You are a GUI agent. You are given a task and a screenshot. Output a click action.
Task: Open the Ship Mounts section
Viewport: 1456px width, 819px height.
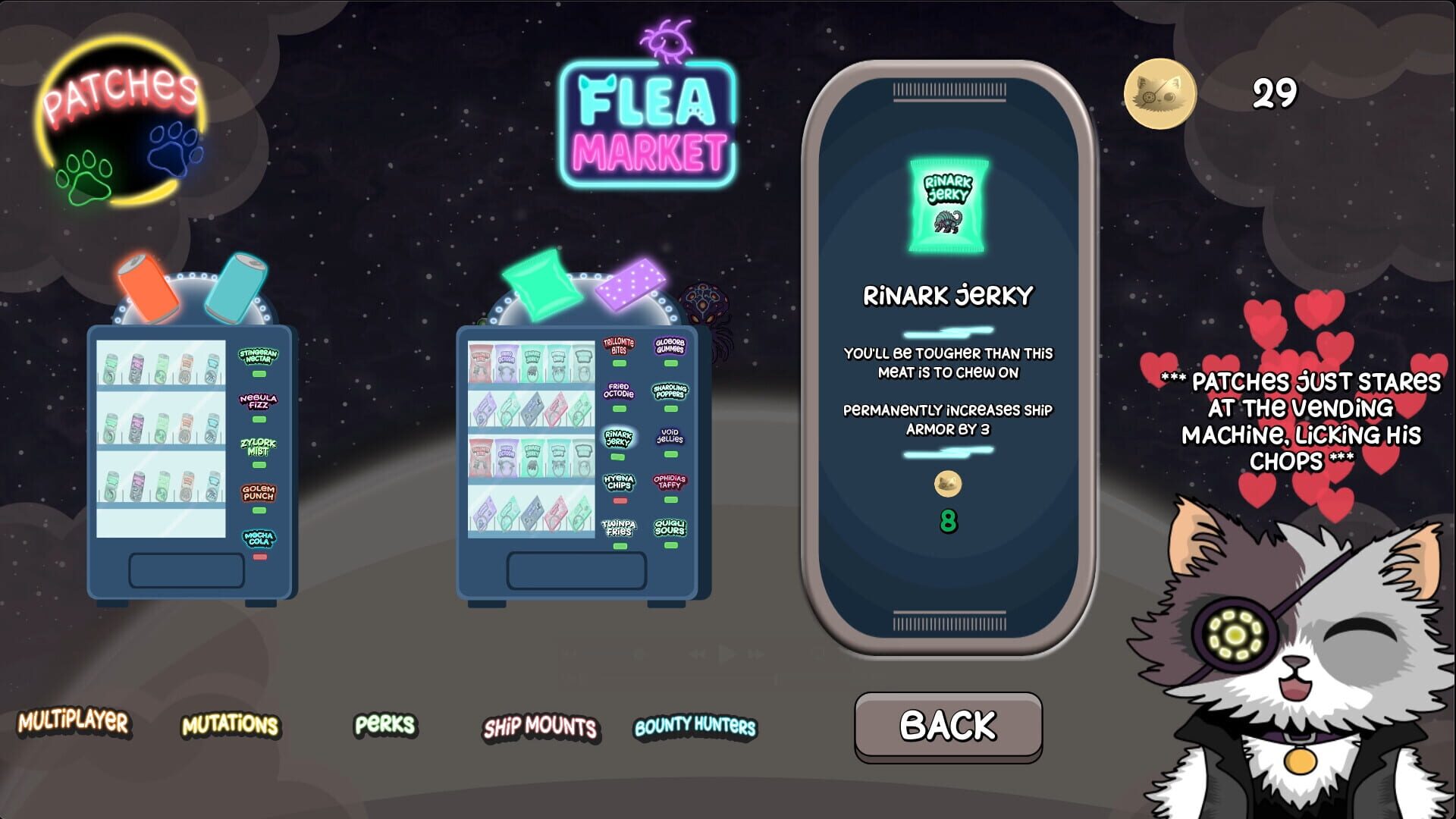540,729
